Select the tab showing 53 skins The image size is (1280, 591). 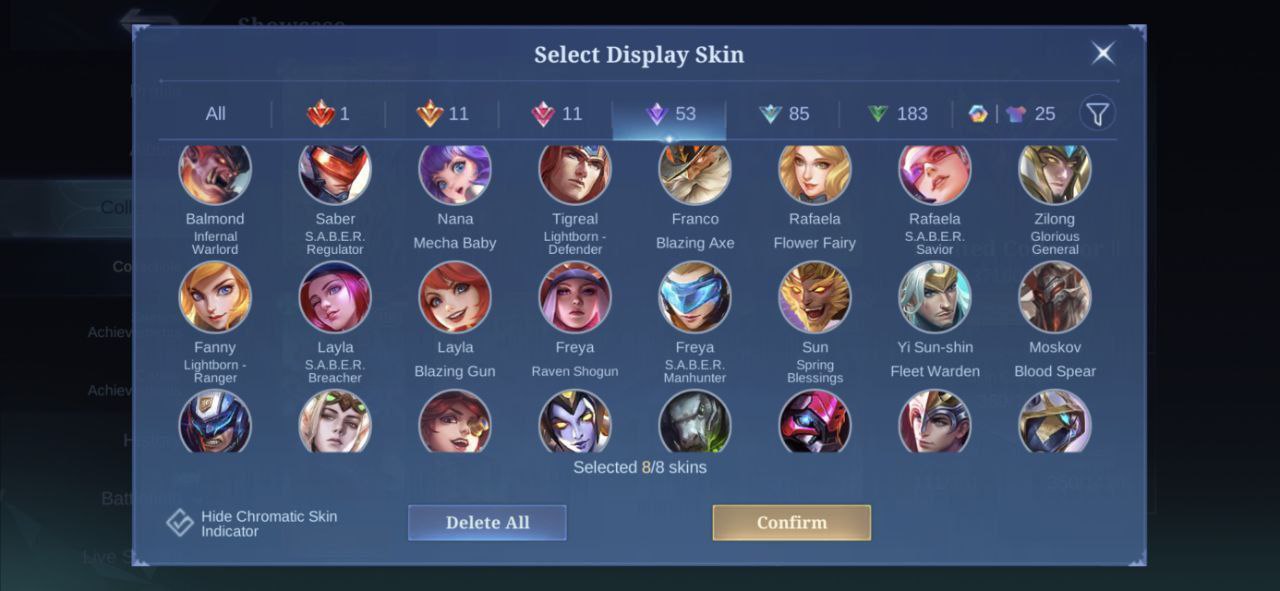670,114
